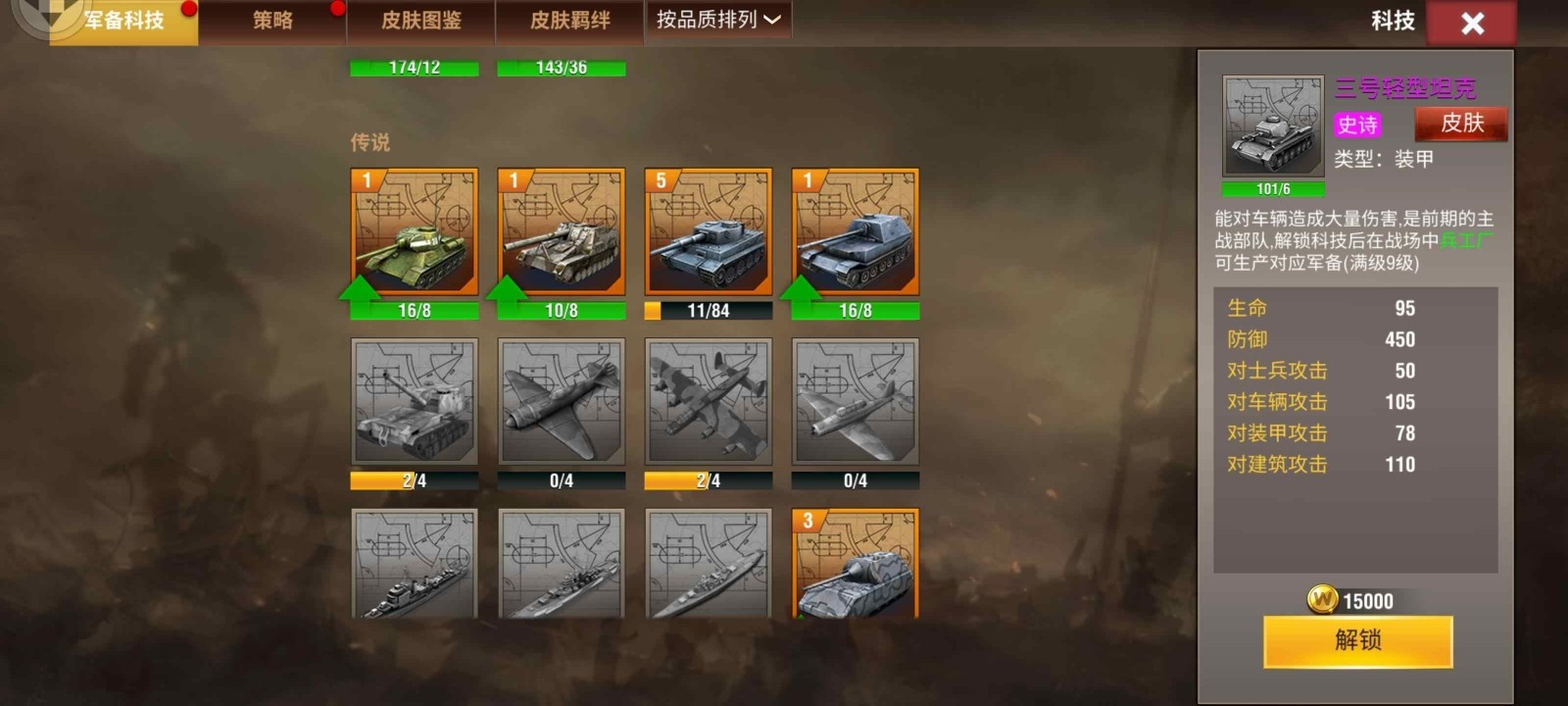Switch to the 皮肤羁绊 tab

coord(570,20)
